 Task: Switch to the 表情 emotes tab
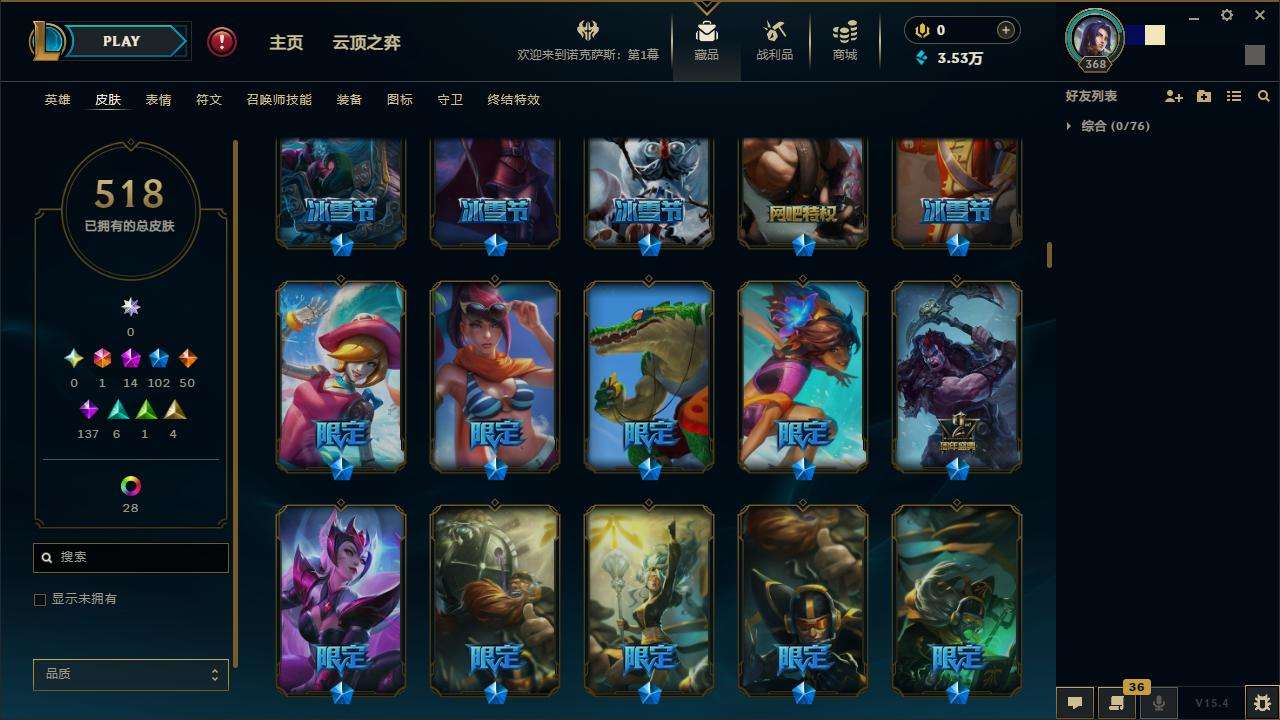(x=158, y=100)
